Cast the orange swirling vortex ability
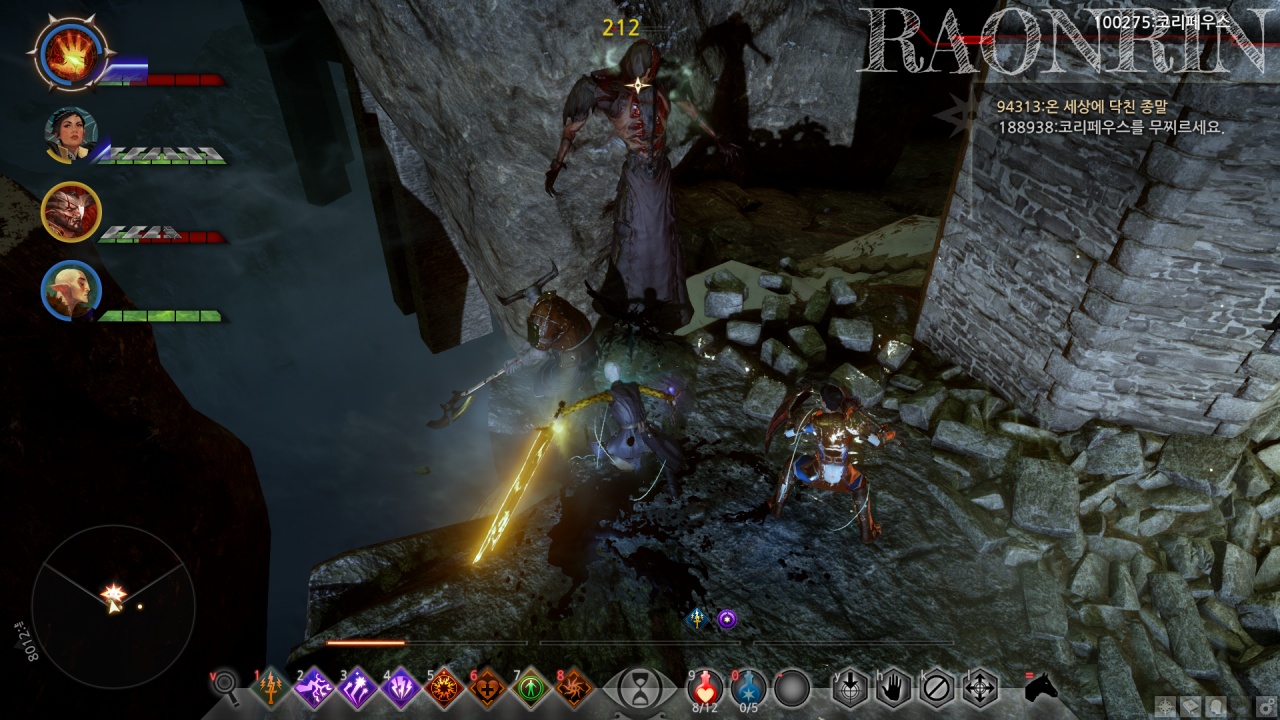 pyautogui.click(x=574, y=688)
